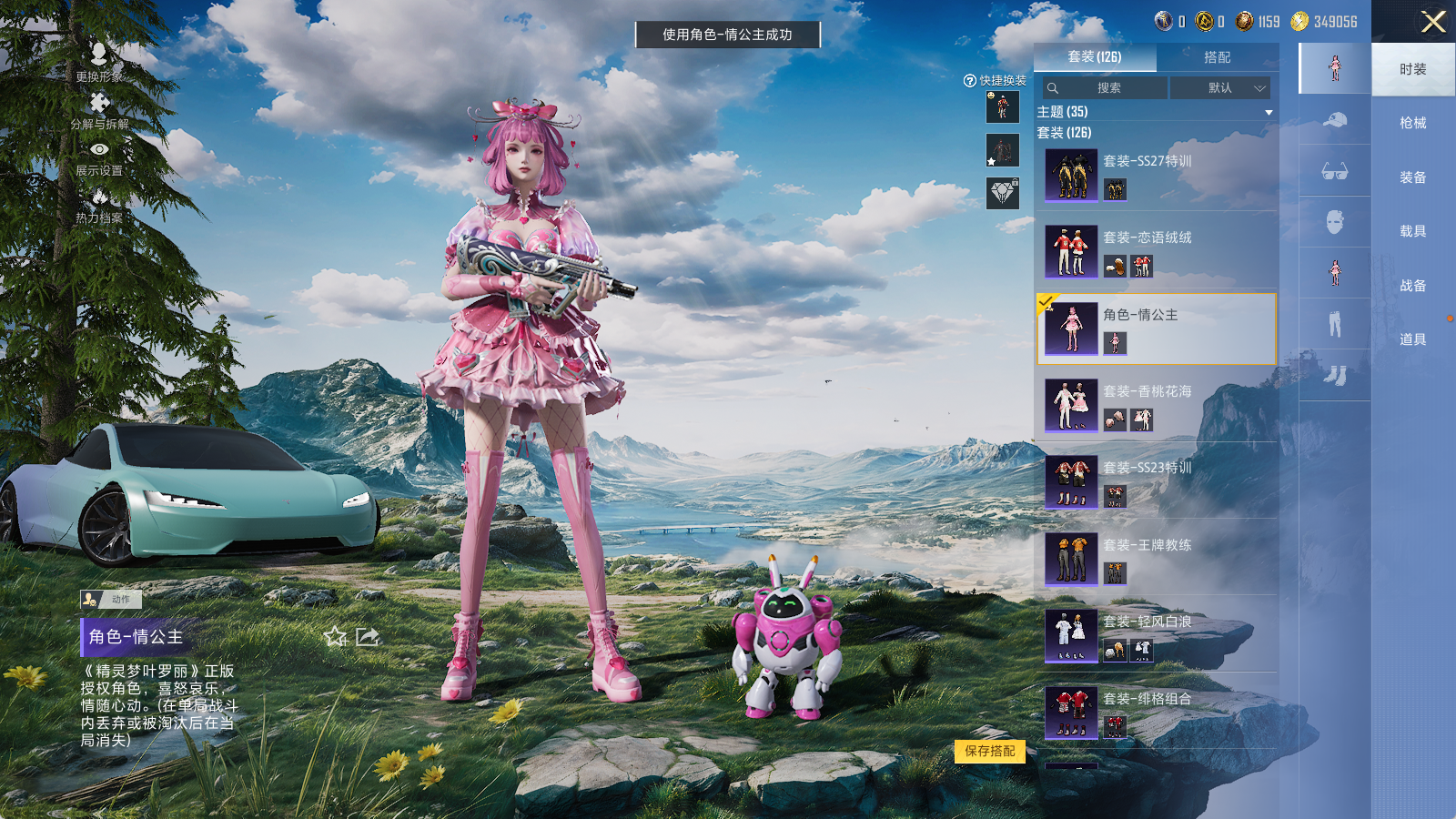This screenshot has height=819, width=1456.
Task: Open the 枪械 category
Action: pos(1412,123)
